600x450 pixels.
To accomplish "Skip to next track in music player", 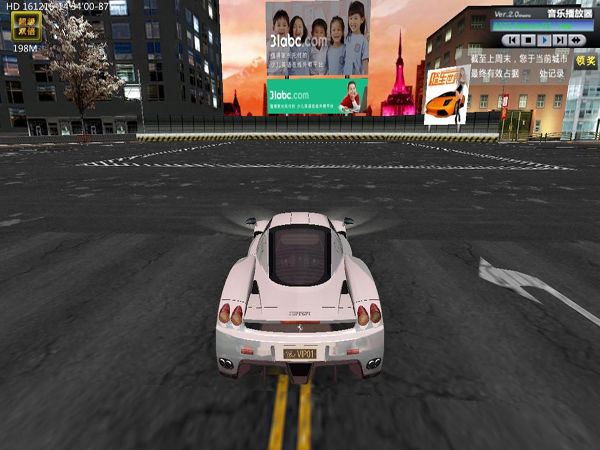I will click(559, 40).
